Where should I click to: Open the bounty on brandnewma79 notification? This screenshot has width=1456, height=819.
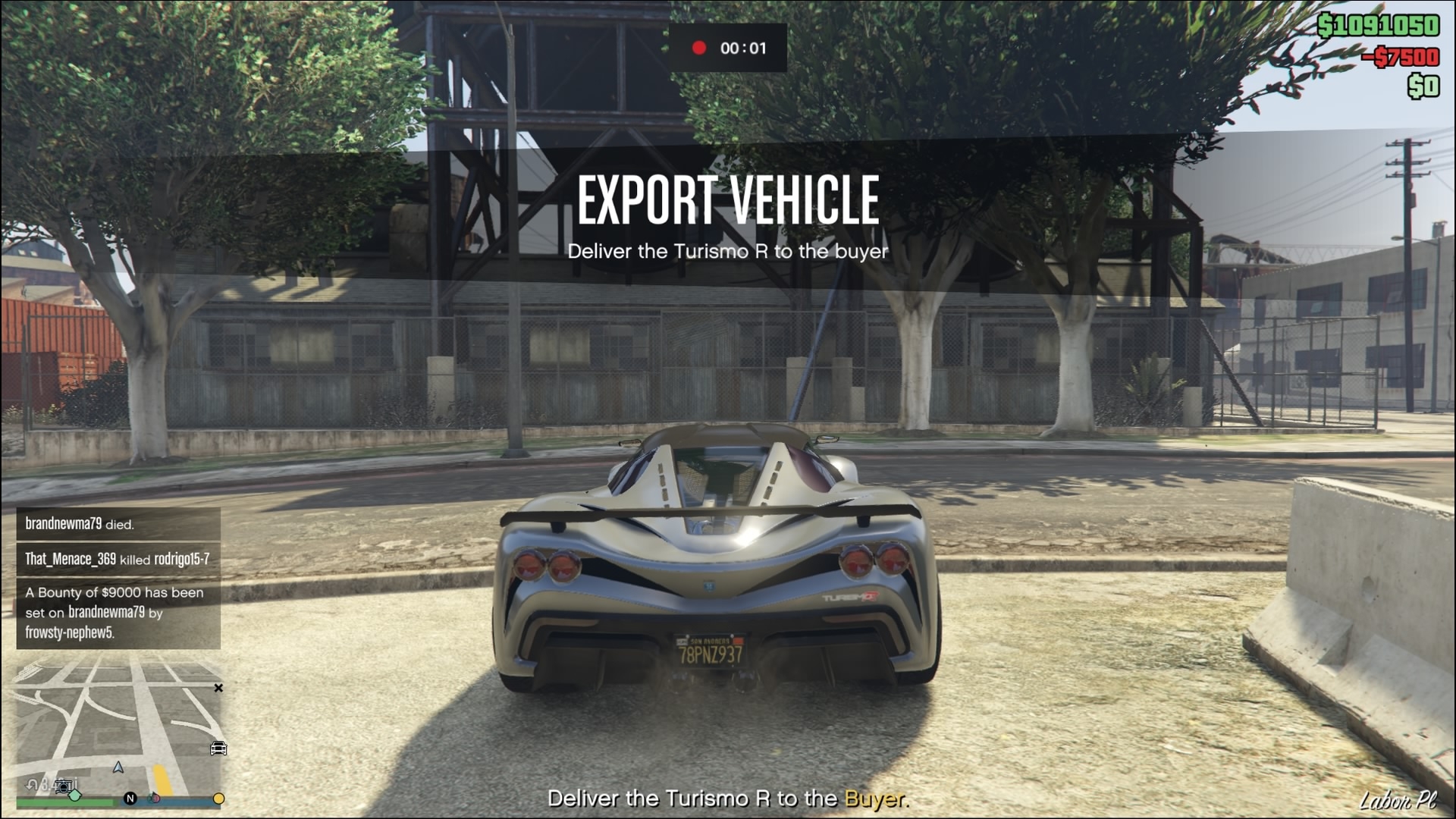118,613
